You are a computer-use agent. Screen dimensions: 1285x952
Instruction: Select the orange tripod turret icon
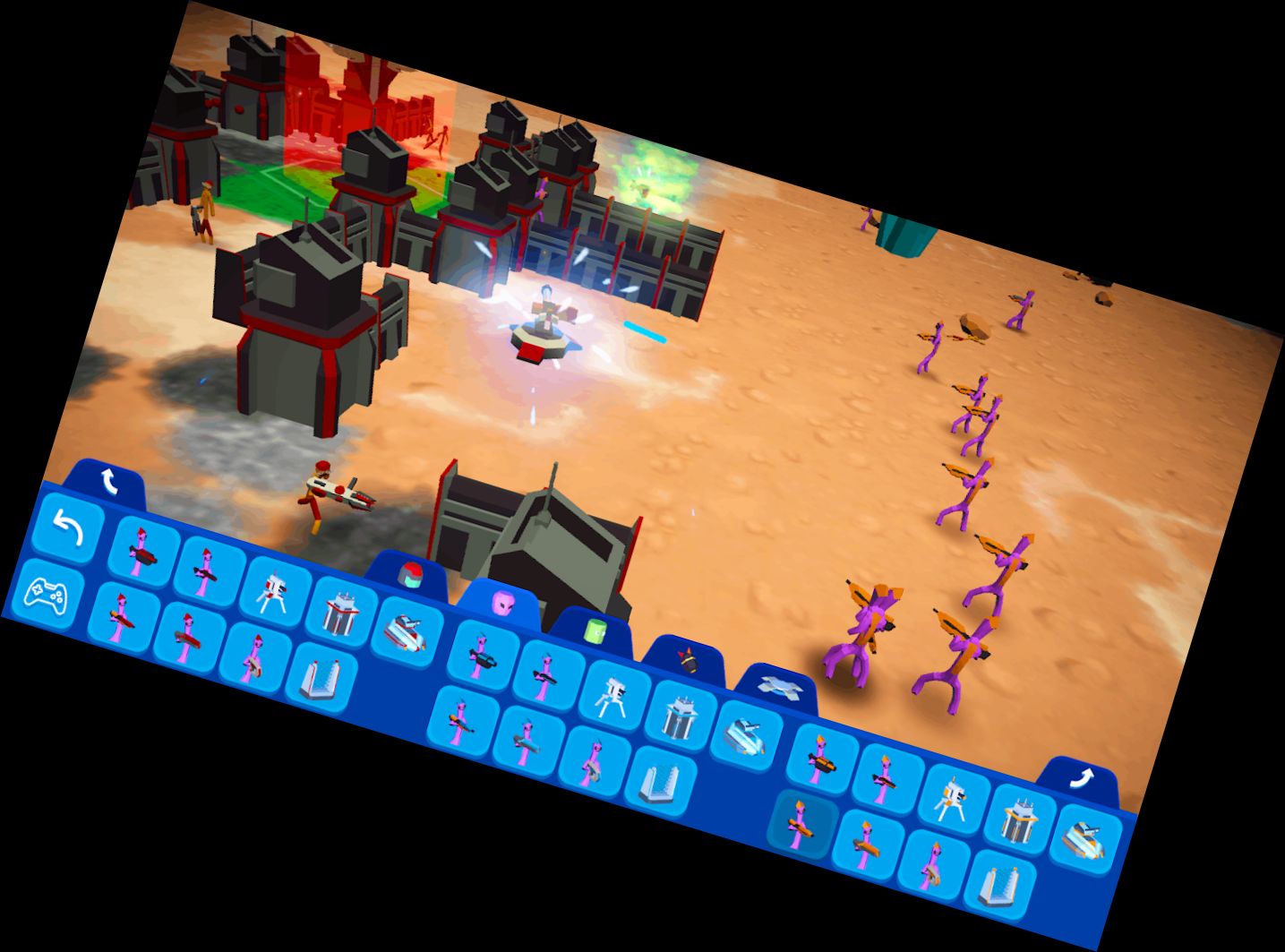(x=953, y=798)
